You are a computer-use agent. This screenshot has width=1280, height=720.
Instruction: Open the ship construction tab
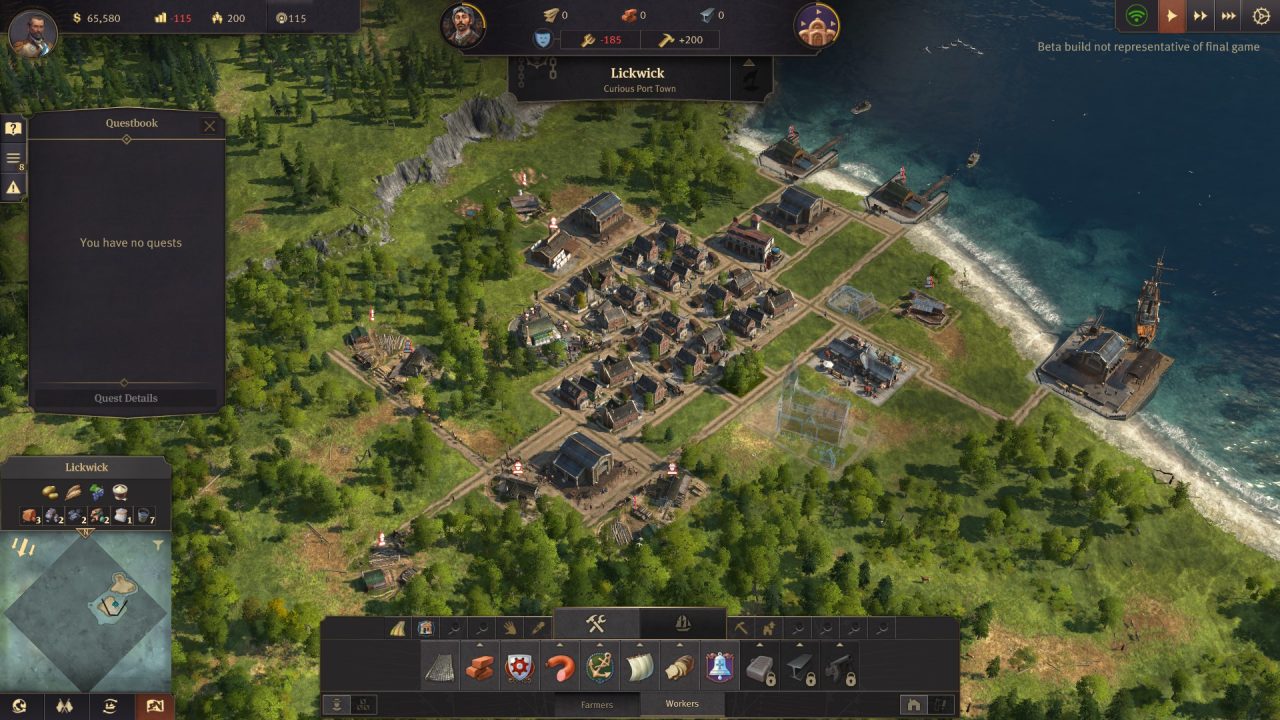pyautogui.click(x=683, y=624)
